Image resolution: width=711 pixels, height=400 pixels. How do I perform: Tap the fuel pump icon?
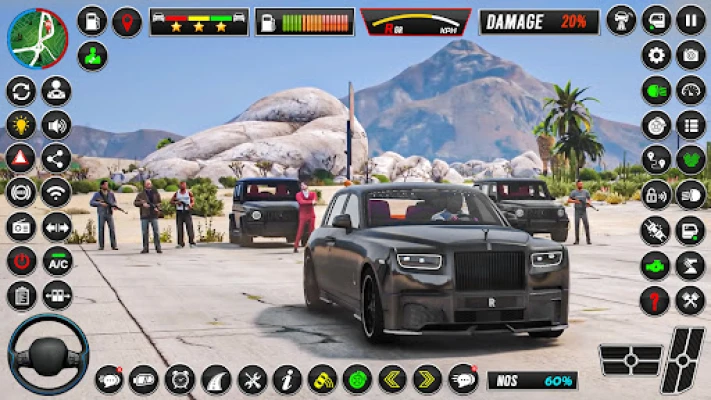(92, 20)
